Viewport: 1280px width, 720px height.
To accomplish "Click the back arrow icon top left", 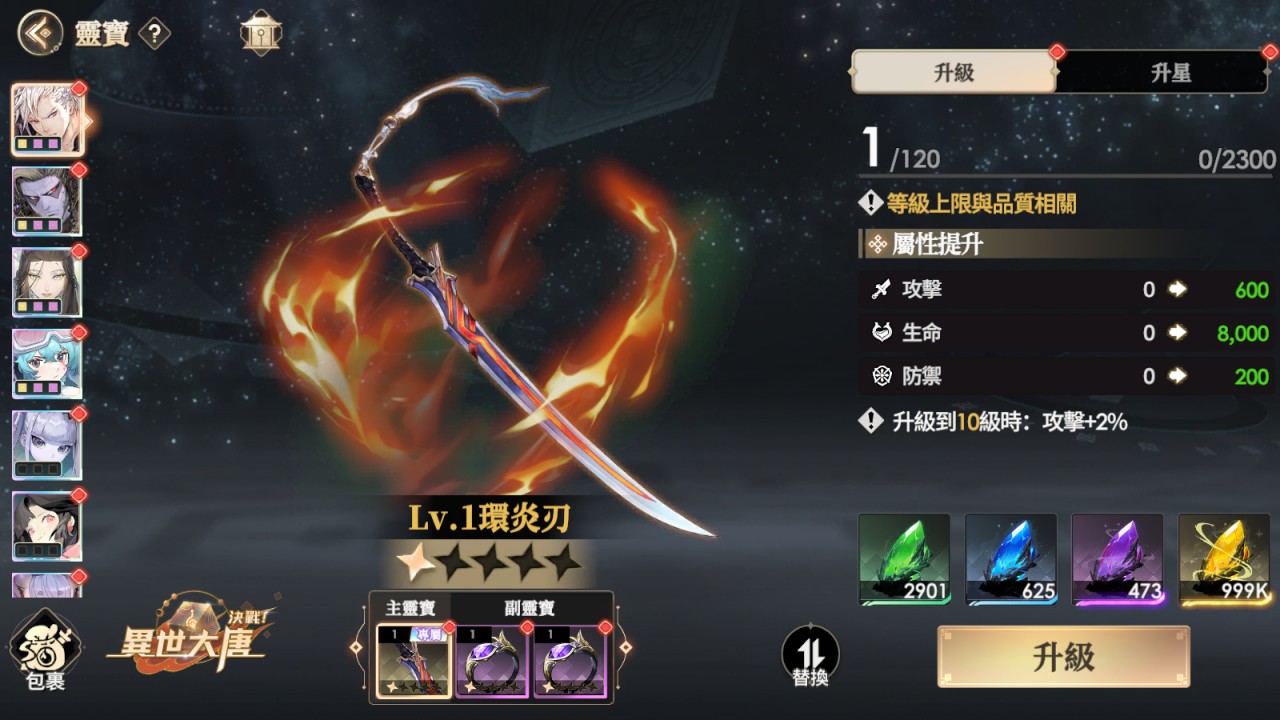I will pos(38,31).
